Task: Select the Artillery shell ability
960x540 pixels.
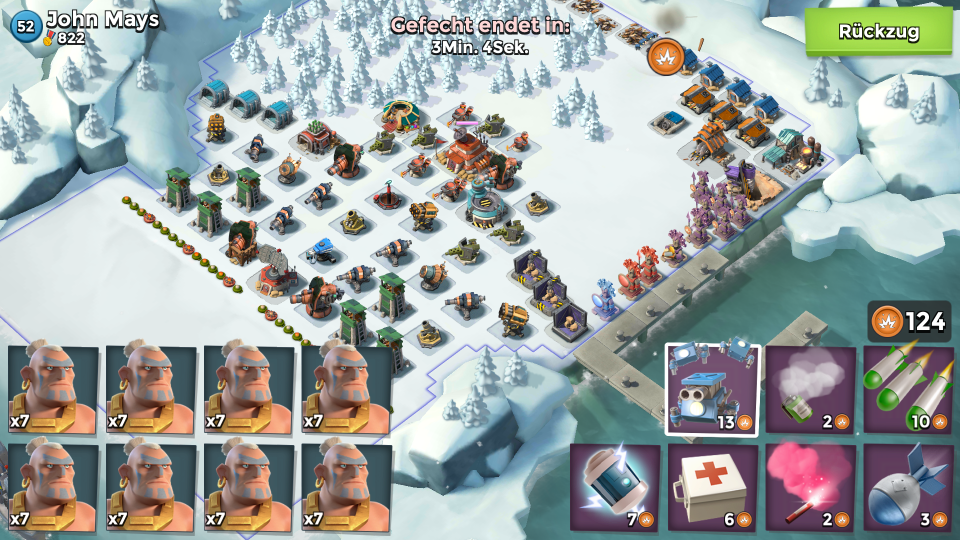Action: click(x=908, y=487)
